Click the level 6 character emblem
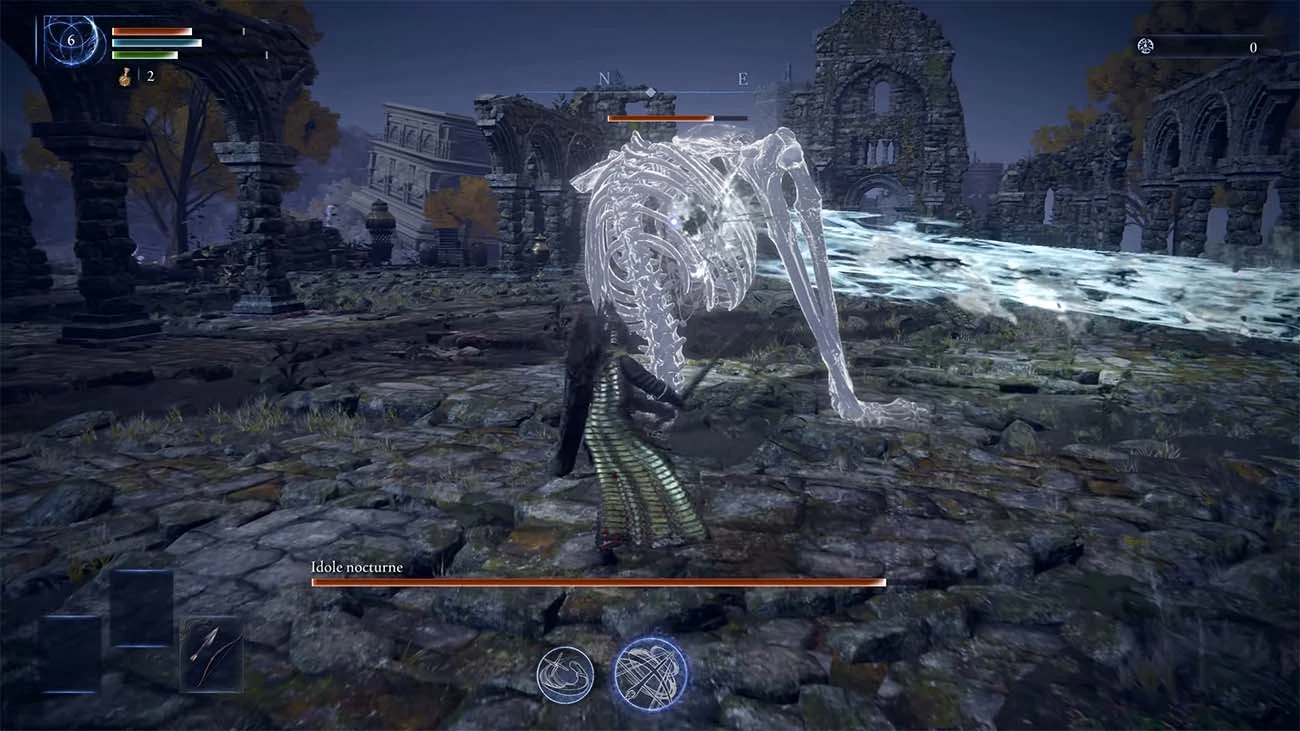Image resolution: width=1300 pixels, height=731 pixels. coord(73,42)
